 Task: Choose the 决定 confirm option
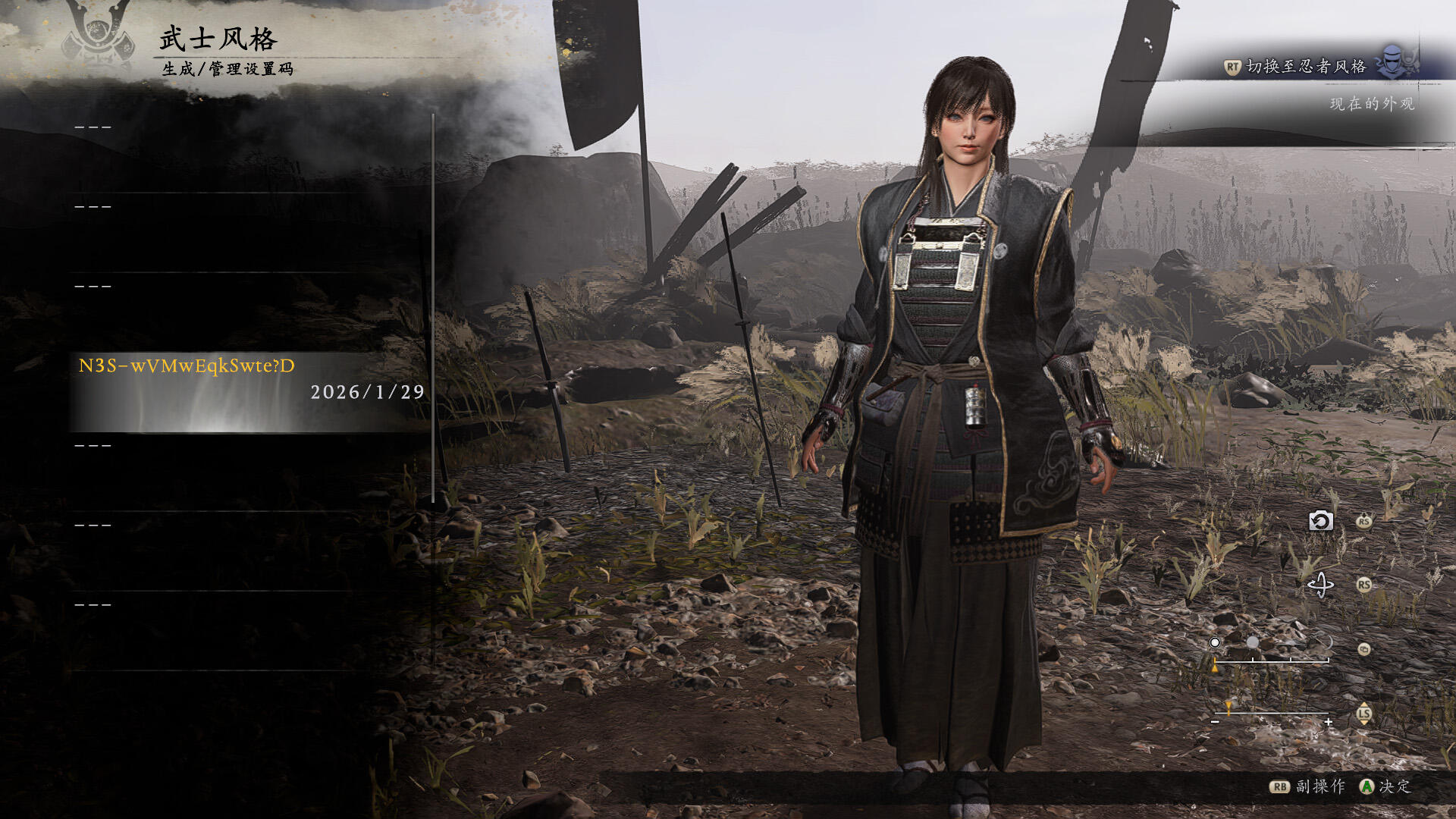point(1385,786)
